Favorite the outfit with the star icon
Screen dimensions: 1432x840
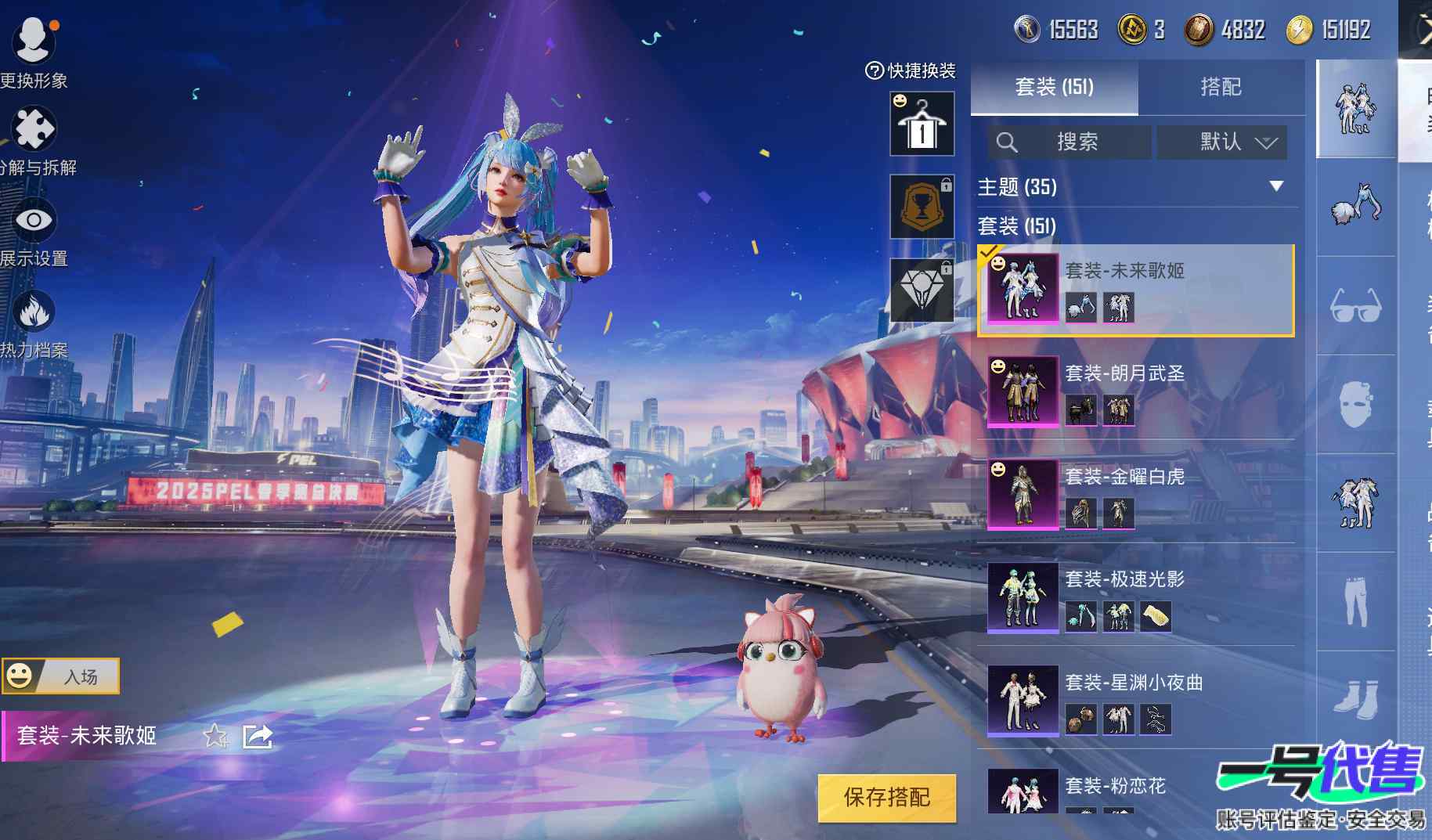[x=215, y=736]
